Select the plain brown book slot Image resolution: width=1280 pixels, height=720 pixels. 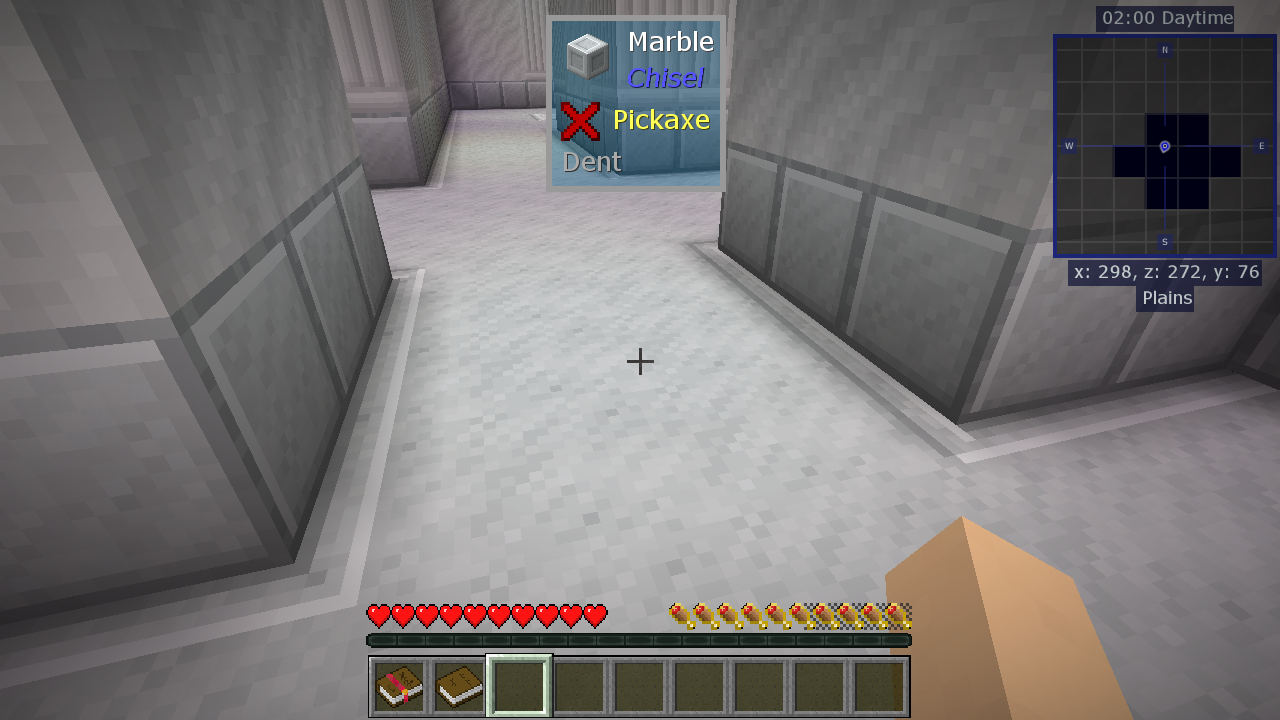point(459,686)
